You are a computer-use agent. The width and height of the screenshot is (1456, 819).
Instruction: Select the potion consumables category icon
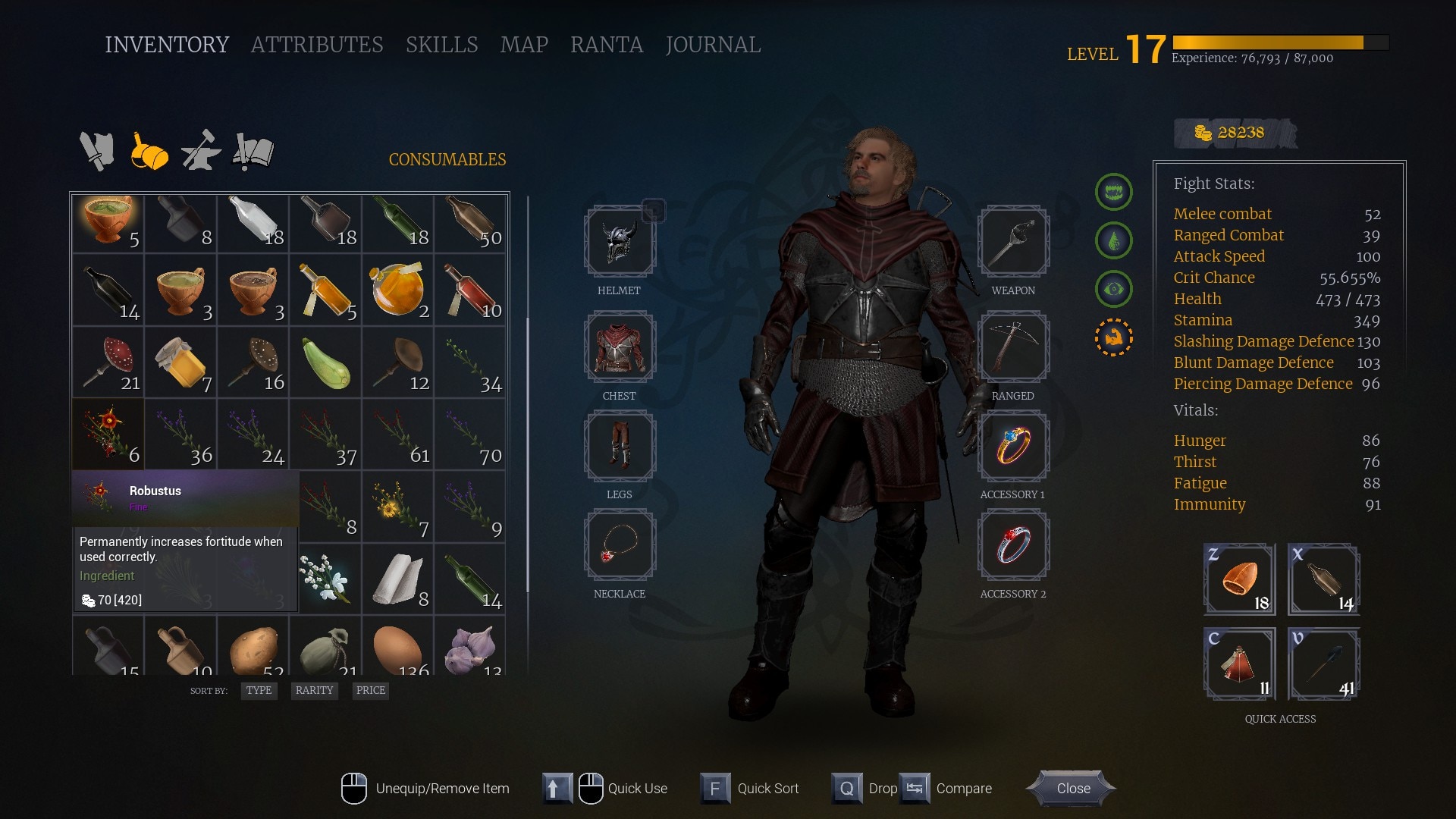click(x=149, y=151)
